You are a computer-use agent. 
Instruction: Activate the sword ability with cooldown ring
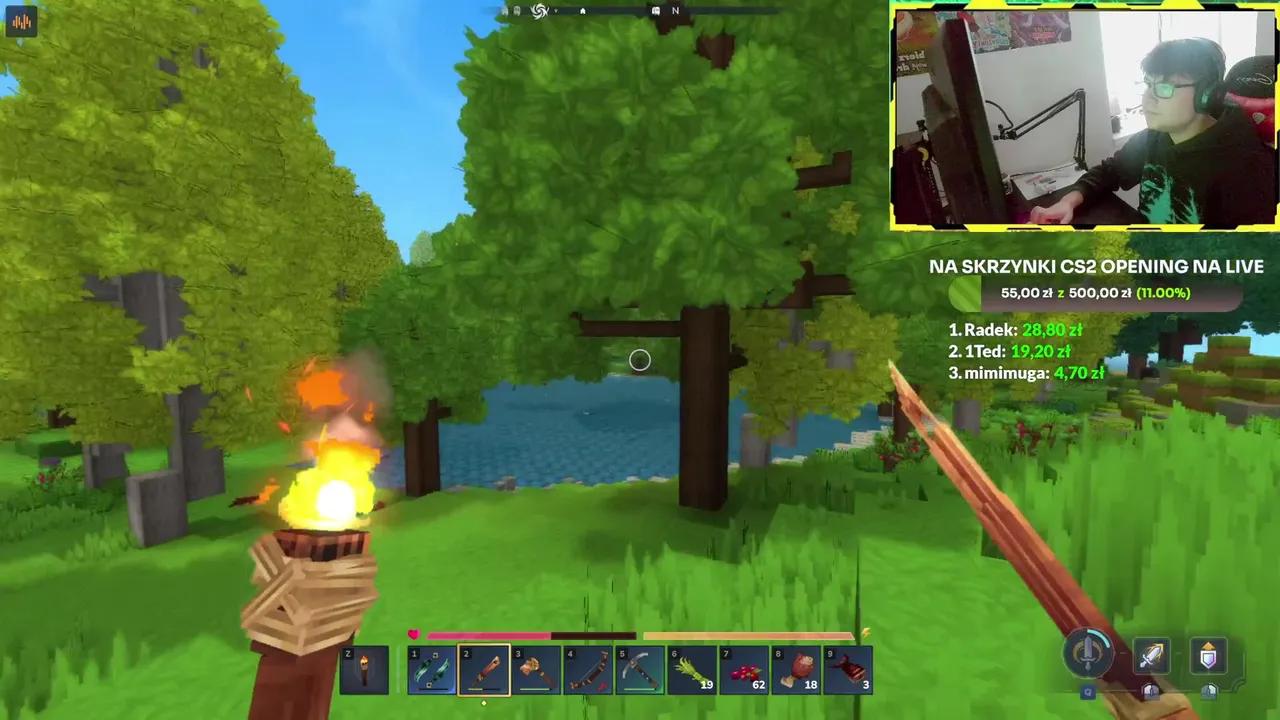click(x=1089, y=655)
